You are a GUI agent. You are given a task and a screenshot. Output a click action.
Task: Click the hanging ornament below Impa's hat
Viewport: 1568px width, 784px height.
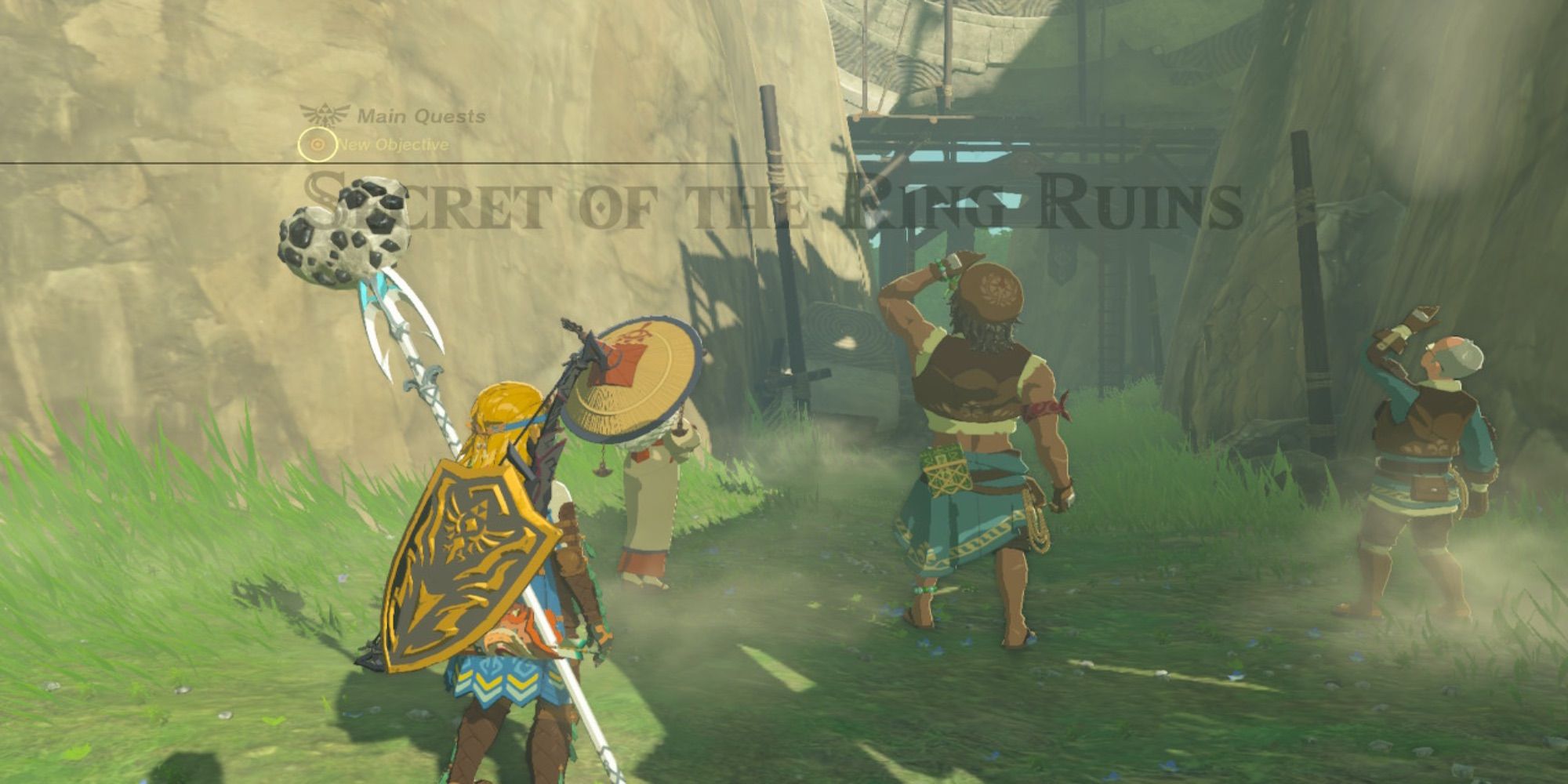click(601, 469)
